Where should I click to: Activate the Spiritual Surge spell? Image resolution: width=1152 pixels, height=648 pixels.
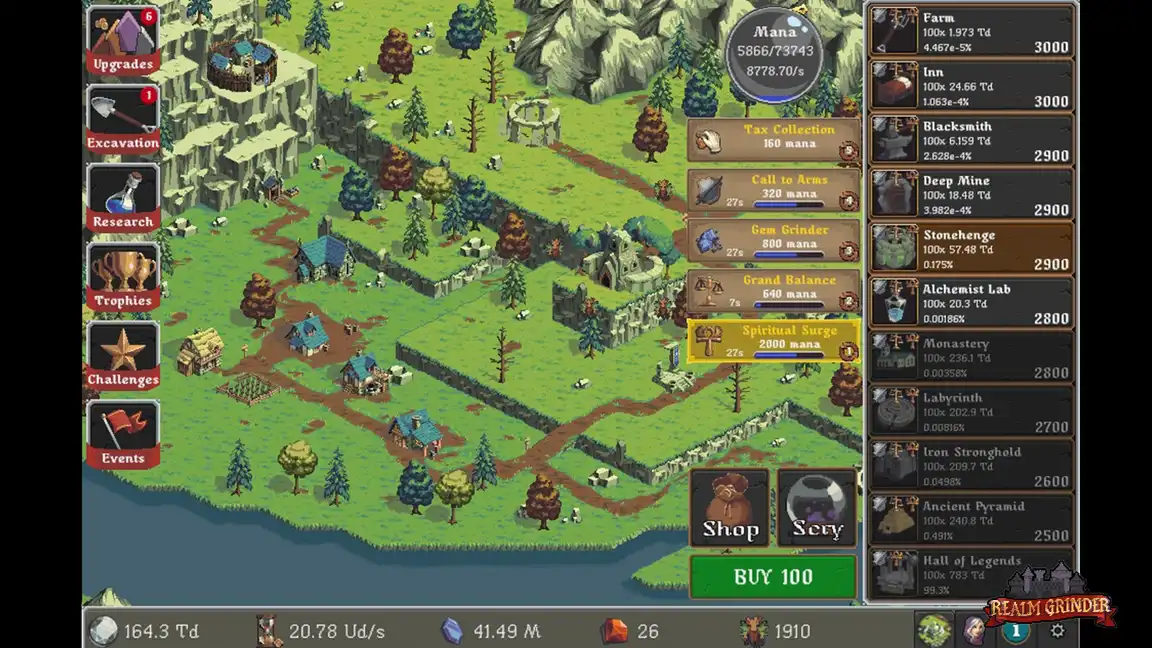(774, 340)
